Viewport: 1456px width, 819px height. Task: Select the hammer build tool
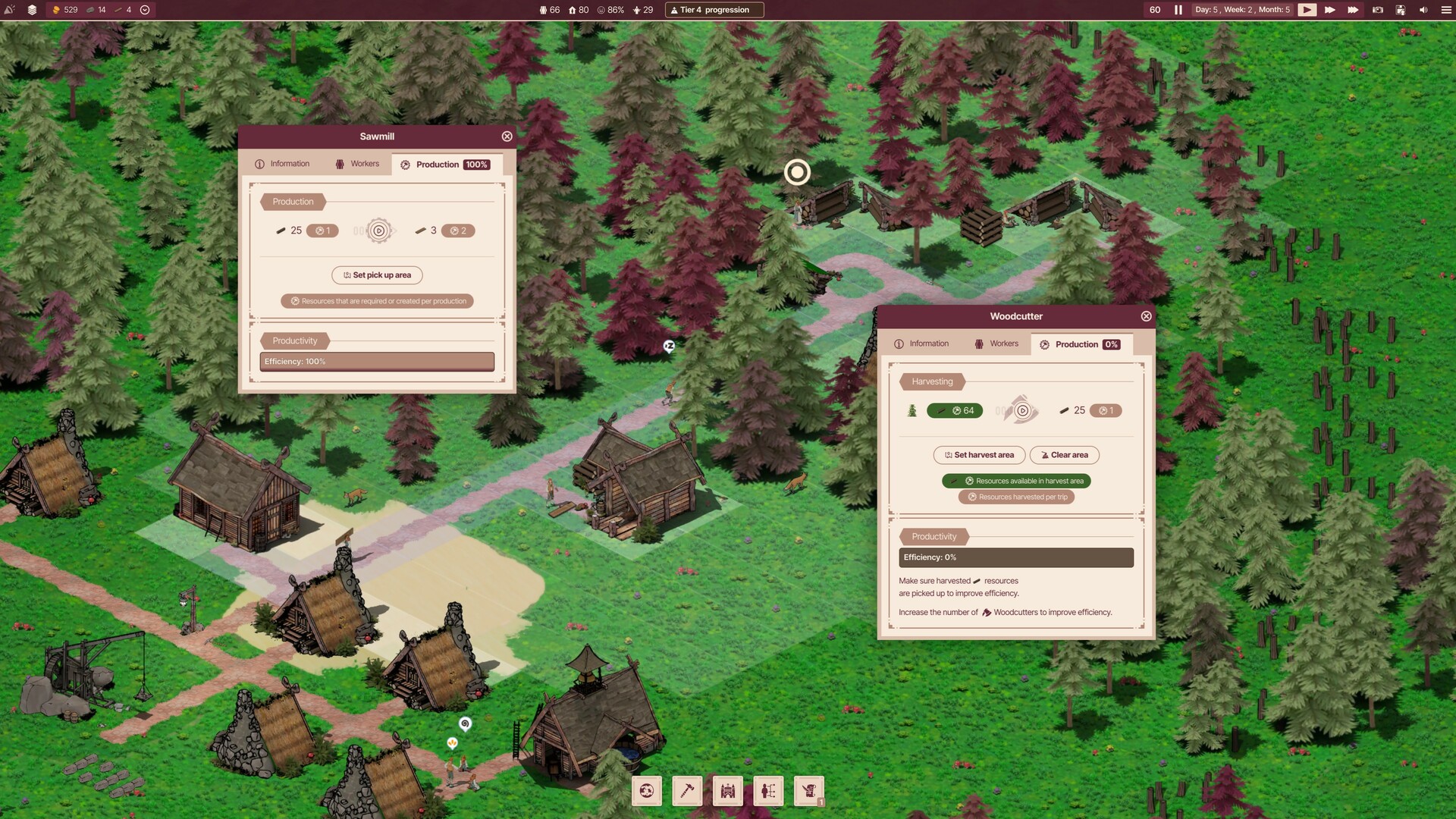click(x=687, y=790)
